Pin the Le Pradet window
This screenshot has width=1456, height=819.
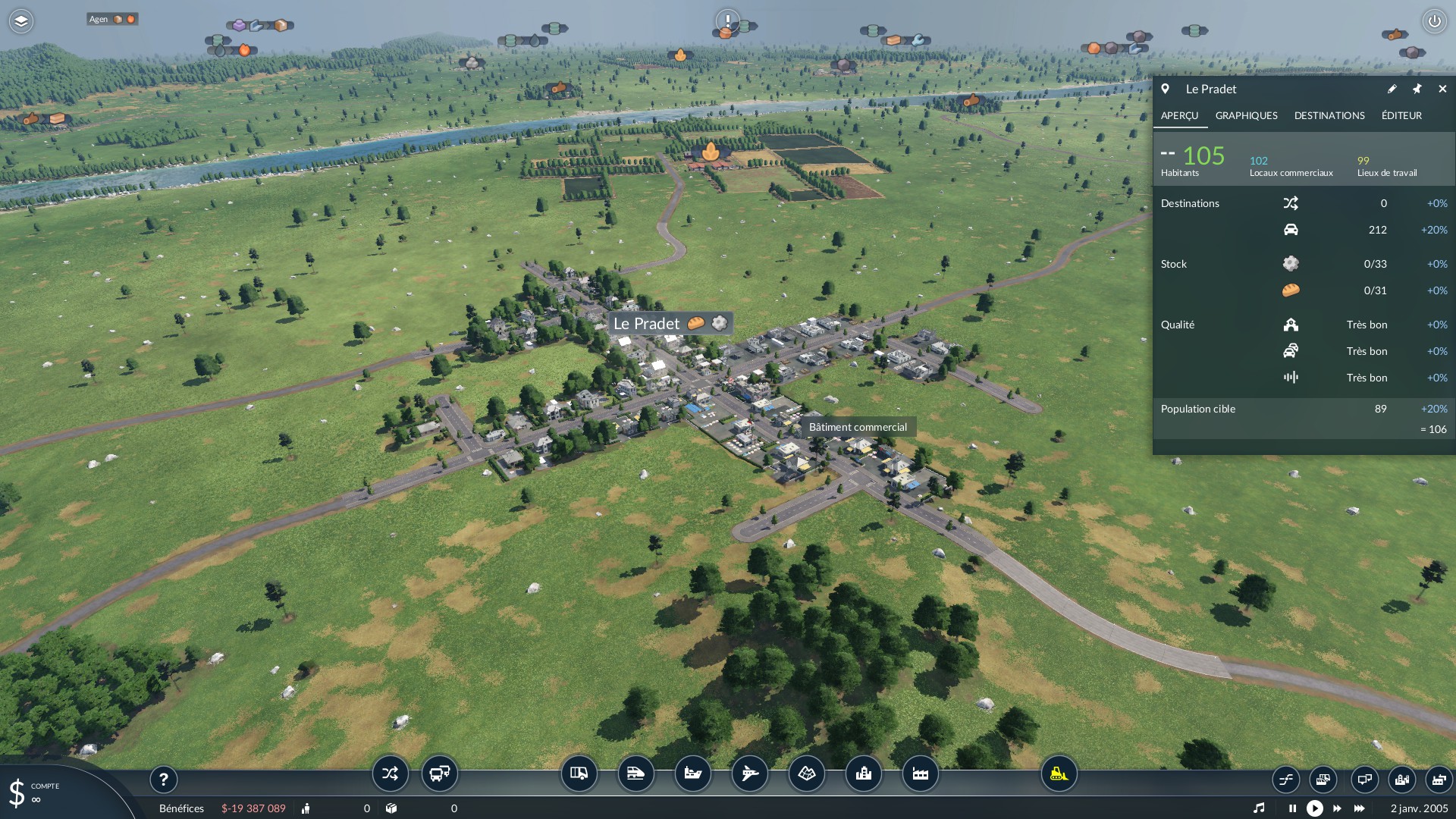pyautogui.click(x=1417, y=89)
